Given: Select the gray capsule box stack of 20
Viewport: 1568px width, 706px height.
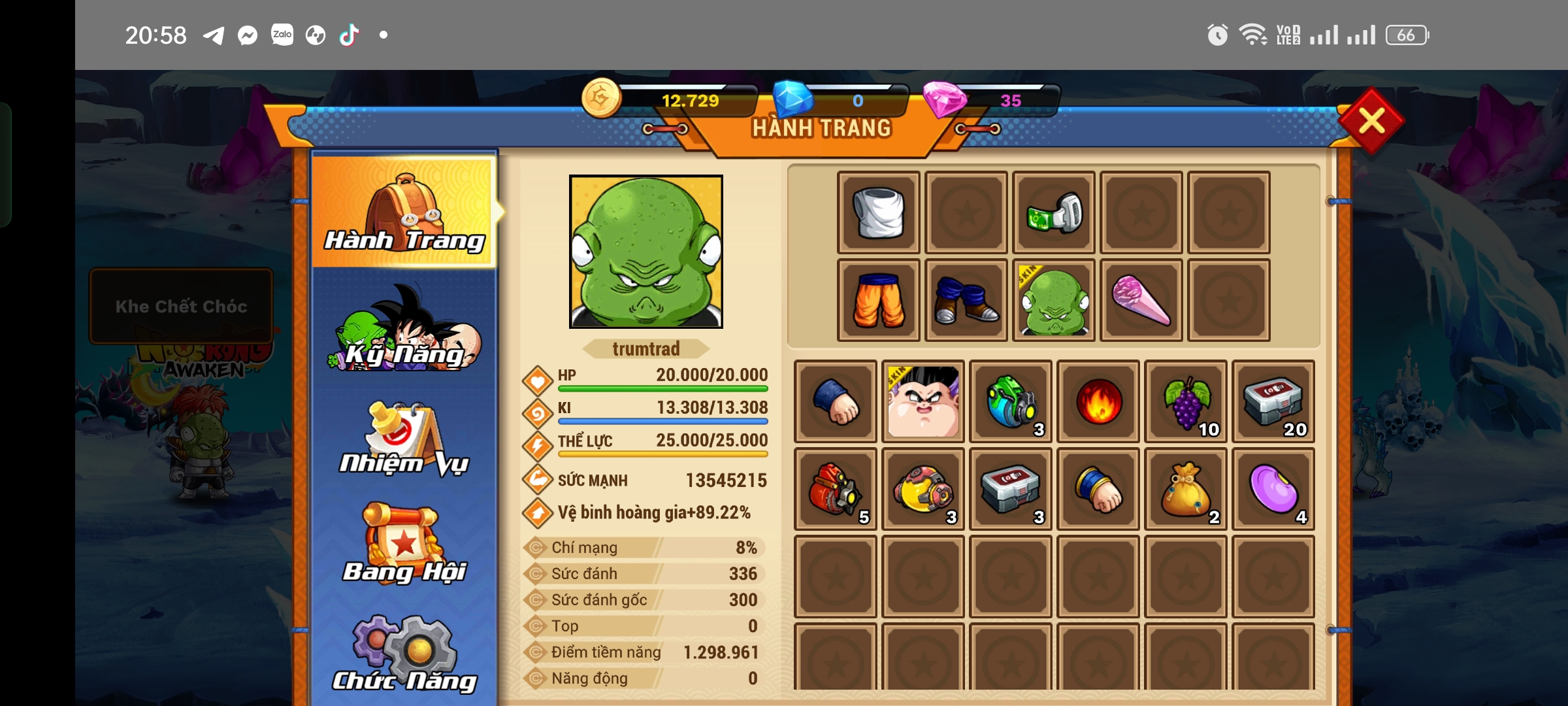Looking at the screenshot, I should [x=1273, y=401].
